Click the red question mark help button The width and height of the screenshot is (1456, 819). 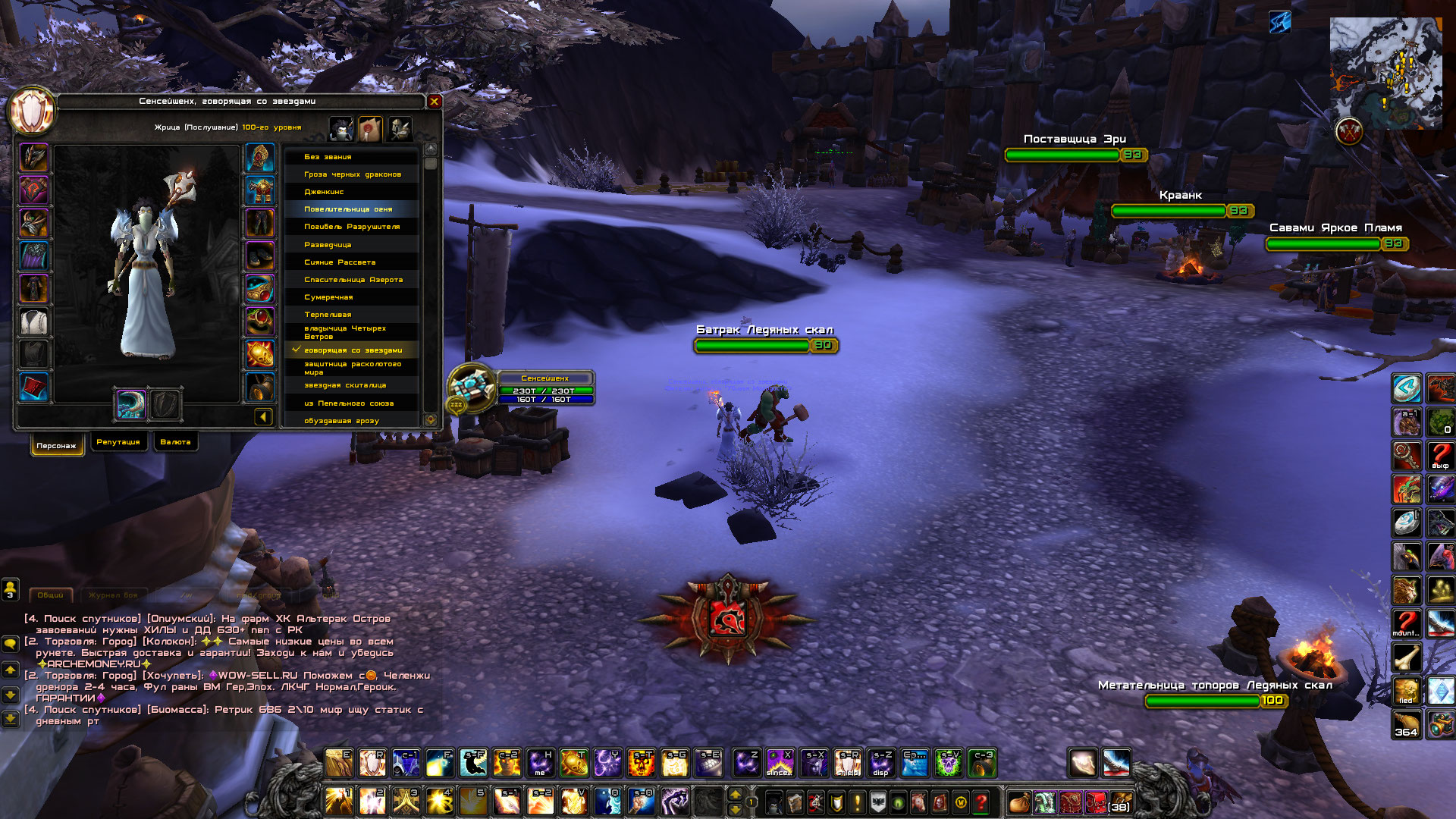pos(981,802)
